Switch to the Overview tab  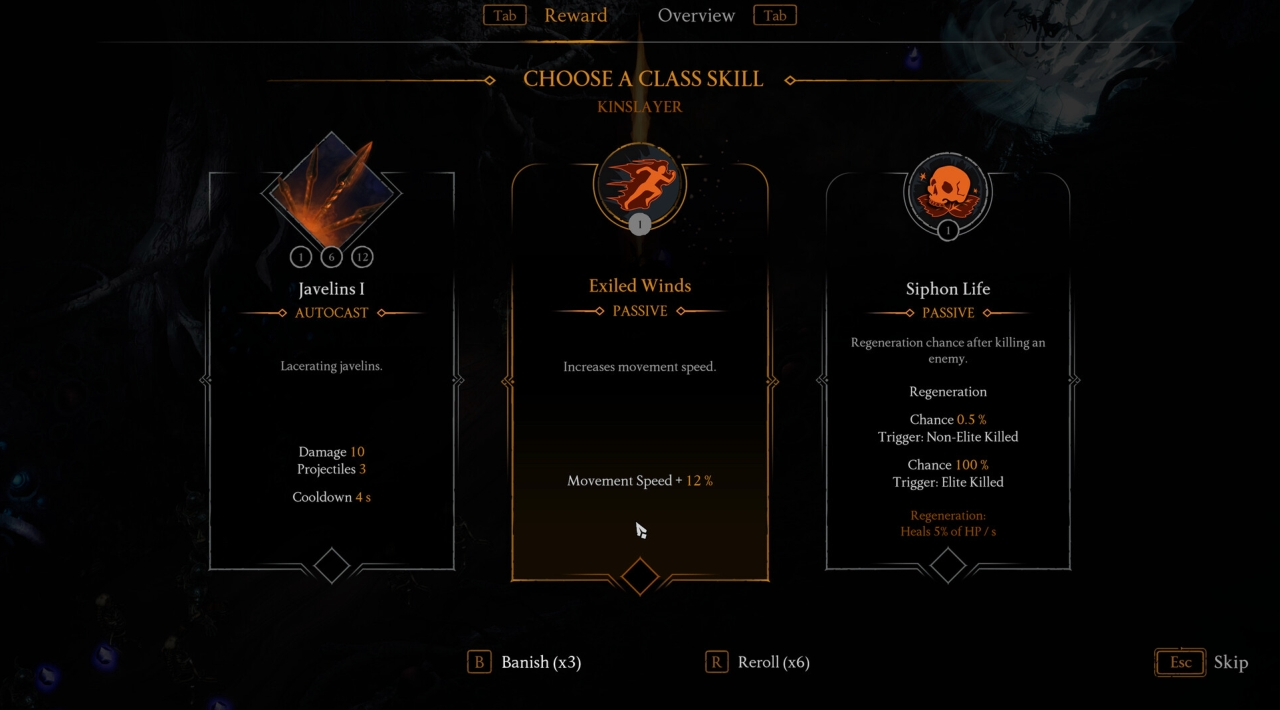(x=696, y=16)
